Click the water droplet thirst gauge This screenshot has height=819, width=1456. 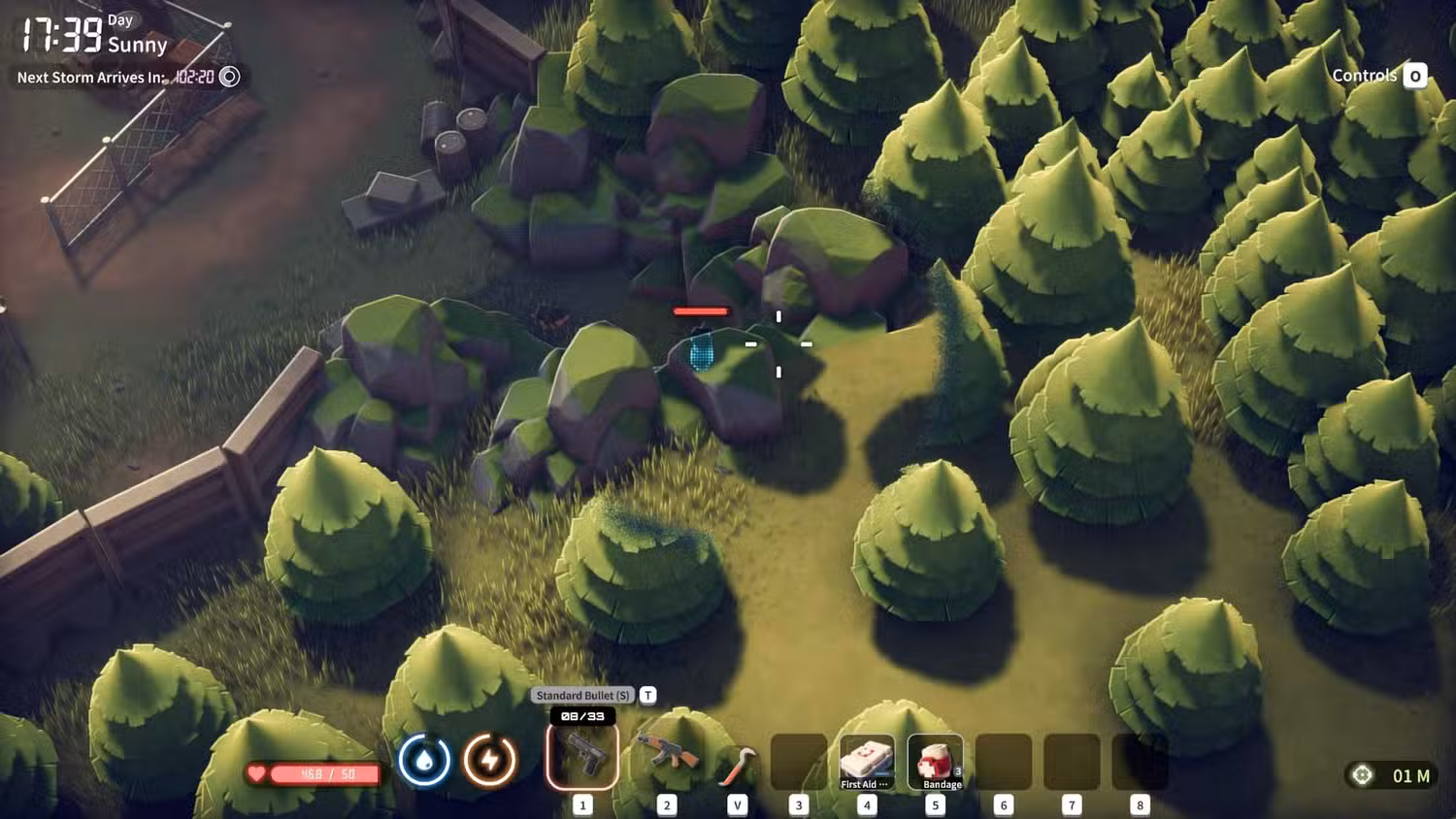[x=424, y=760]
